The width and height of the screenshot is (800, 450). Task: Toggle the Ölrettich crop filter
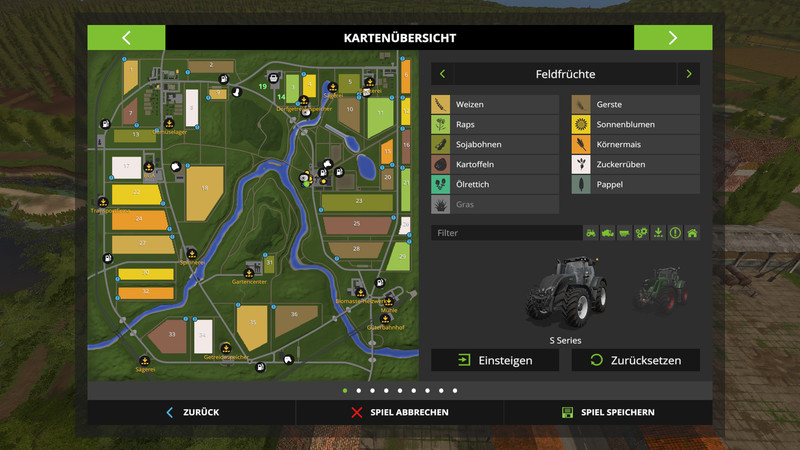[x=495, y=184]
